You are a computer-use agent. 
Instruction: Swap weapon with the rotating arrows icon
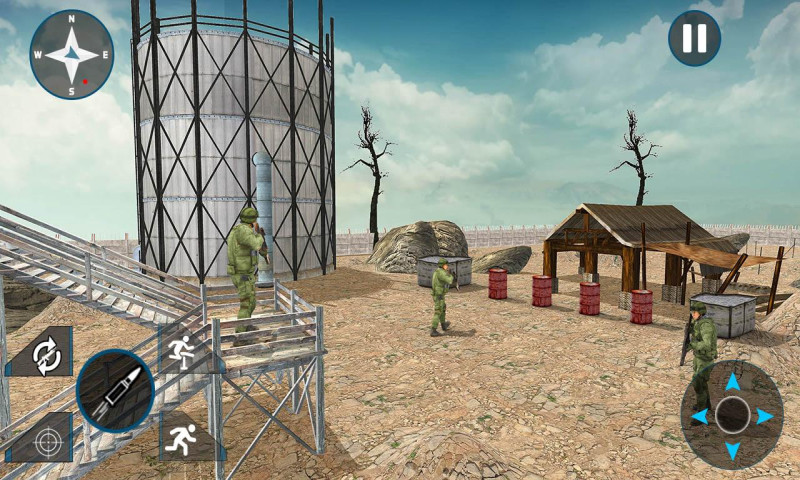[44, 355]
